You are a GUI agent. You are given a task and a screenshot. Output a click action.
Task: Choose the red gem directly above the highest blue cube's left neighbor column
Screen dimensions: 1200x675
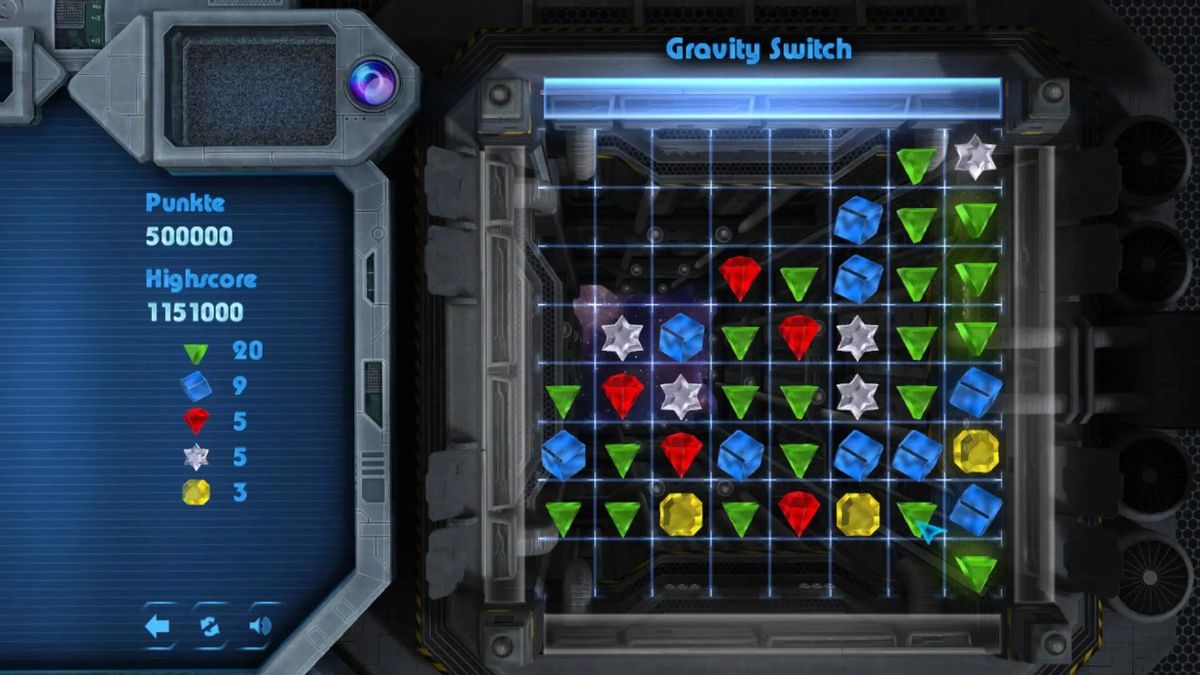tap(798, 335)
